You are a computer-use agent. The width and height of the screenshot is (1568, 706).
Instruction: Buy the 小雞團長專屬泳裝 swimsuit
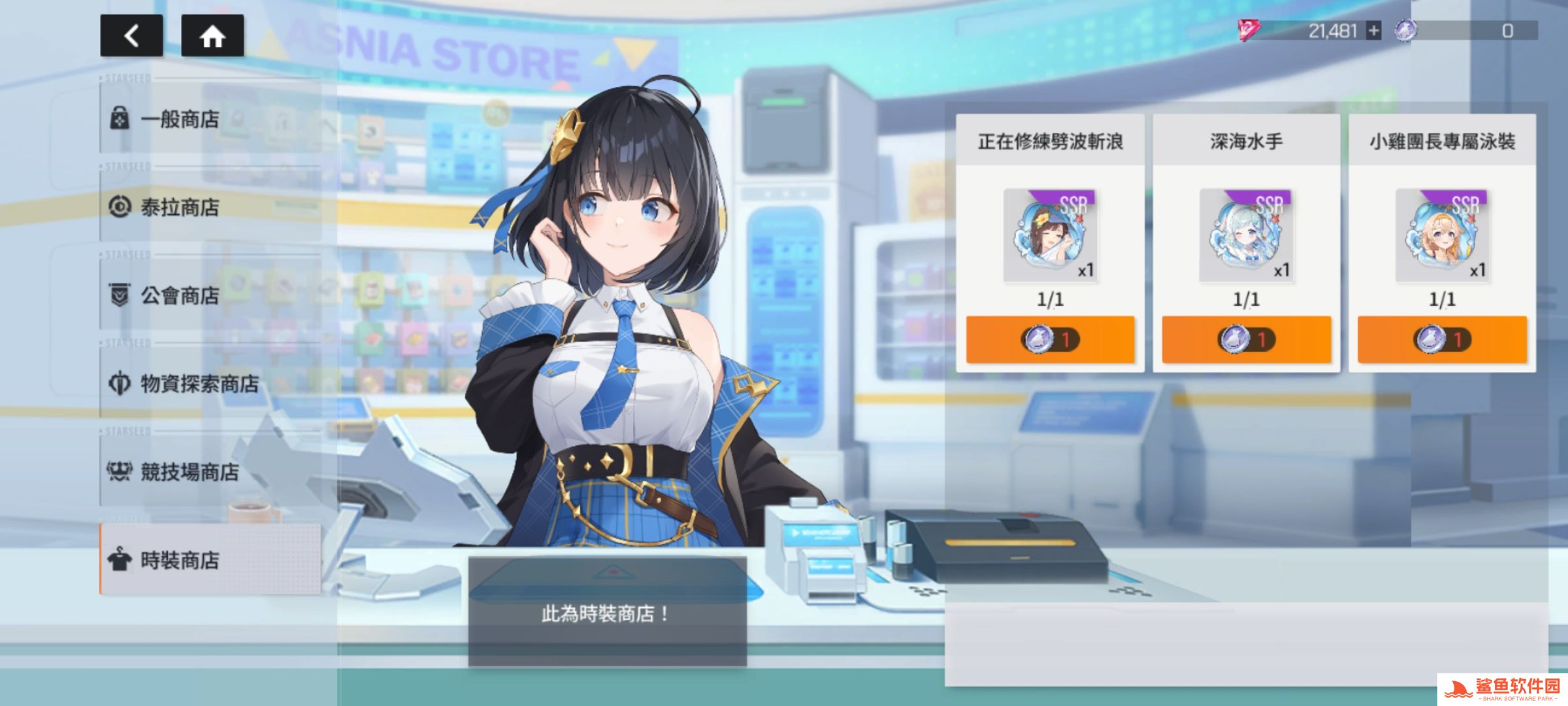click(1442, 340)
